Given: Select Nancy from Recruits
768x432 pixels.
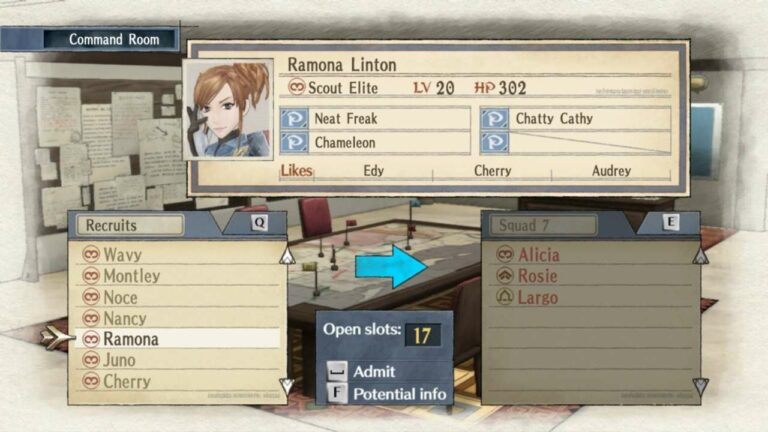Looking at the screenshot, I should click(124, 318).
